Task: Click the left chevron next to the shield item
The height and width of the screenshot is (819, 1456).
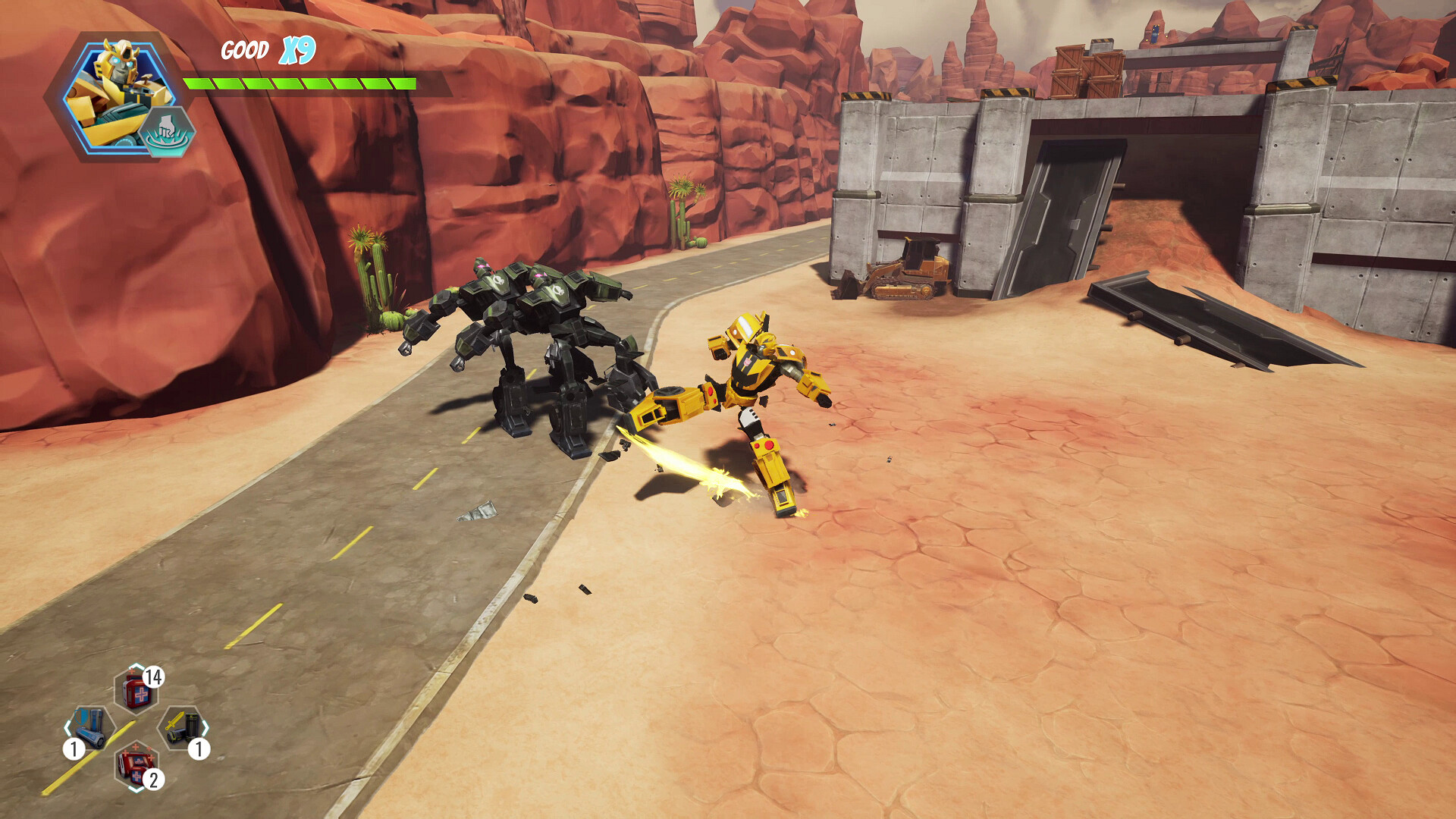Action: [x=67, y=727]
